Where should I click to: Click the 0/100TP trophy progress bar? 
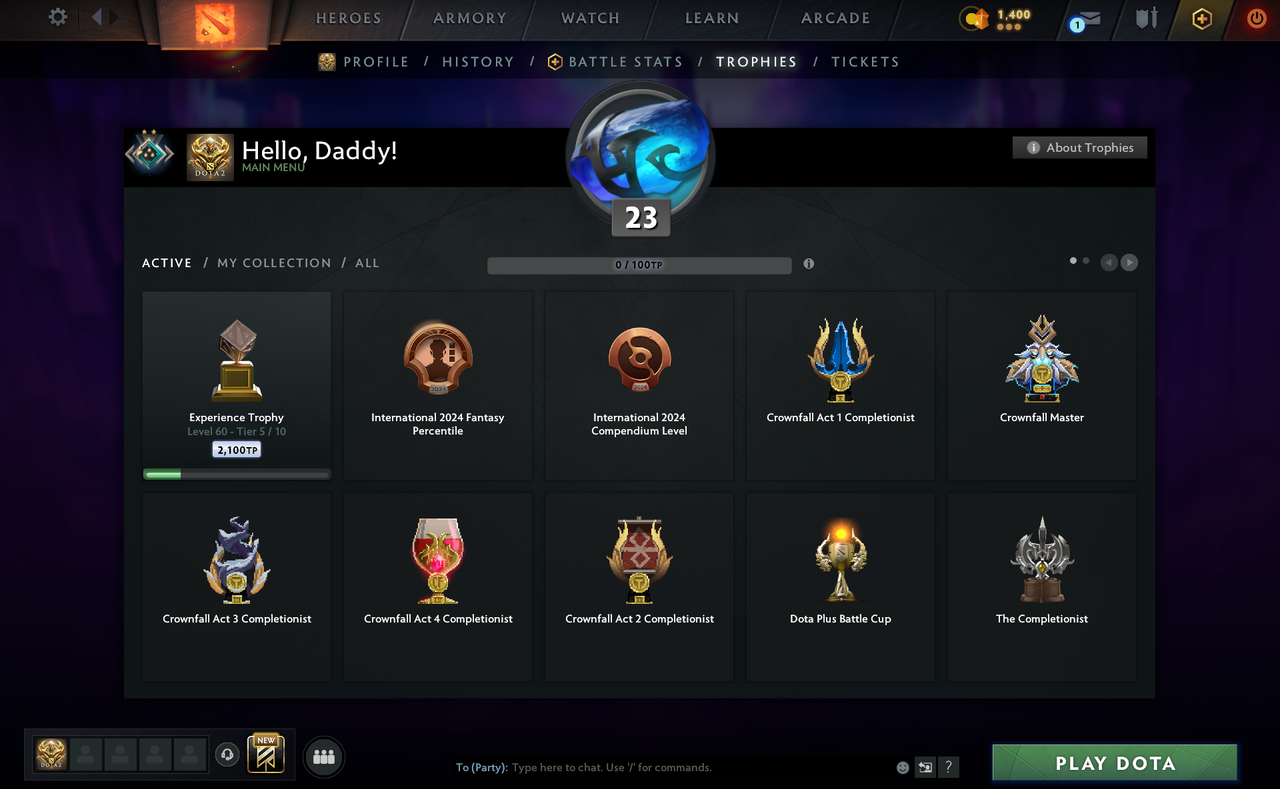pos(639,264)
